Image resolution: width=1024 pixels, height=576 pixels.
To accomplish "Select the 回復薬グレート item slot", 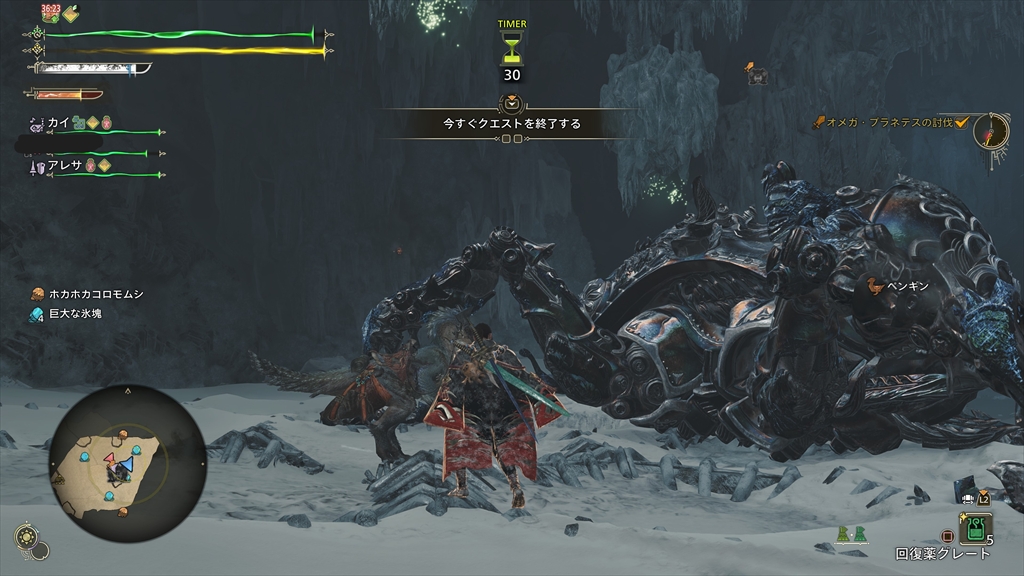I will [975, 529].
